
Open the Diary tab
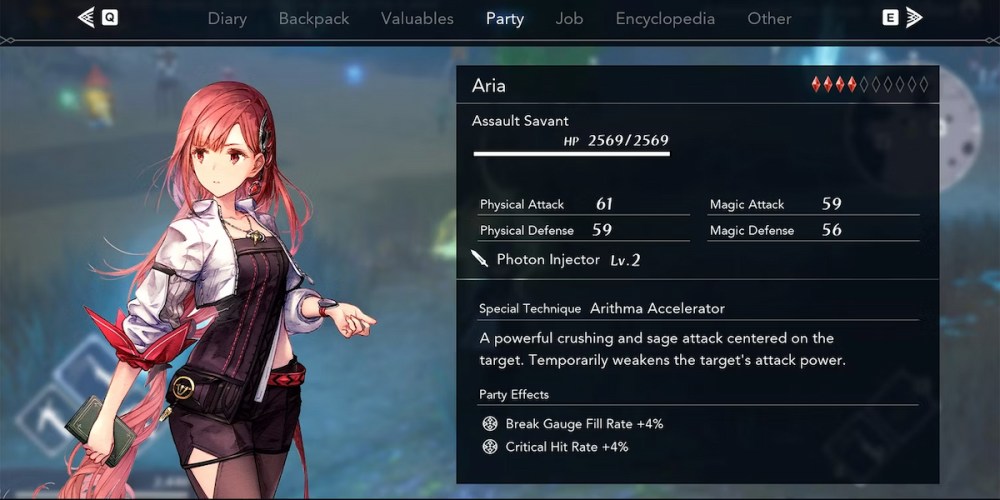click(227, 18)
